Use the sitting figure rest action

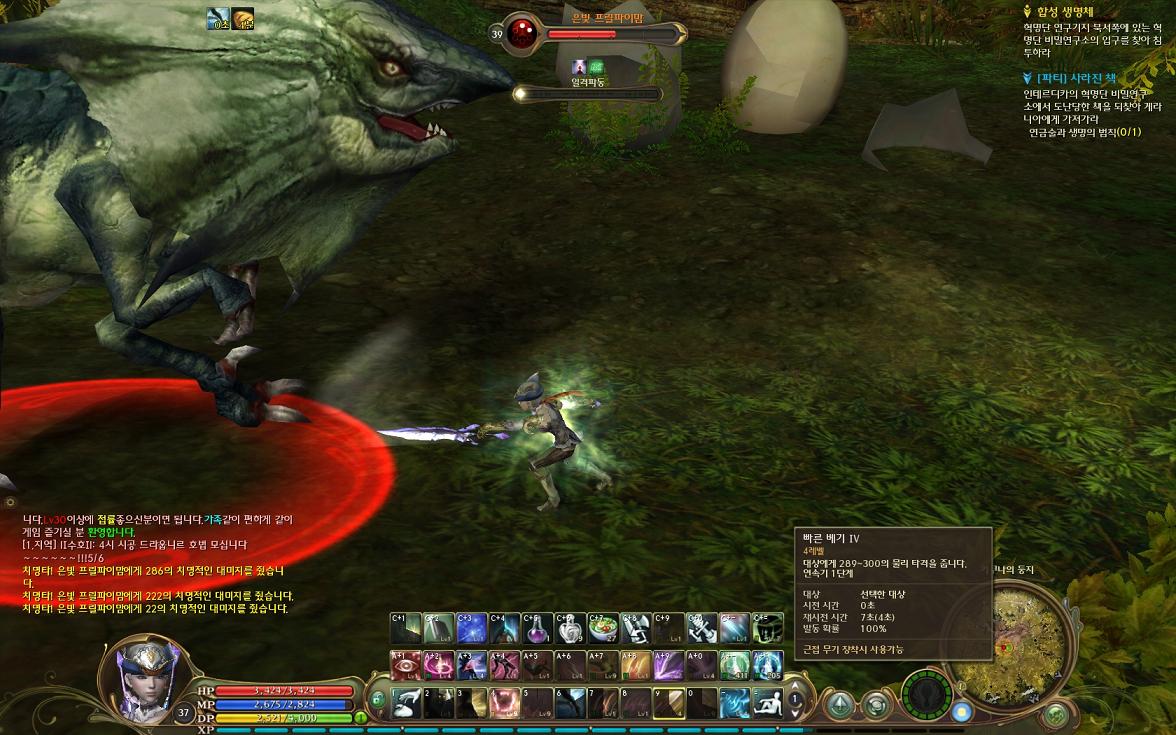coord(768,703)
